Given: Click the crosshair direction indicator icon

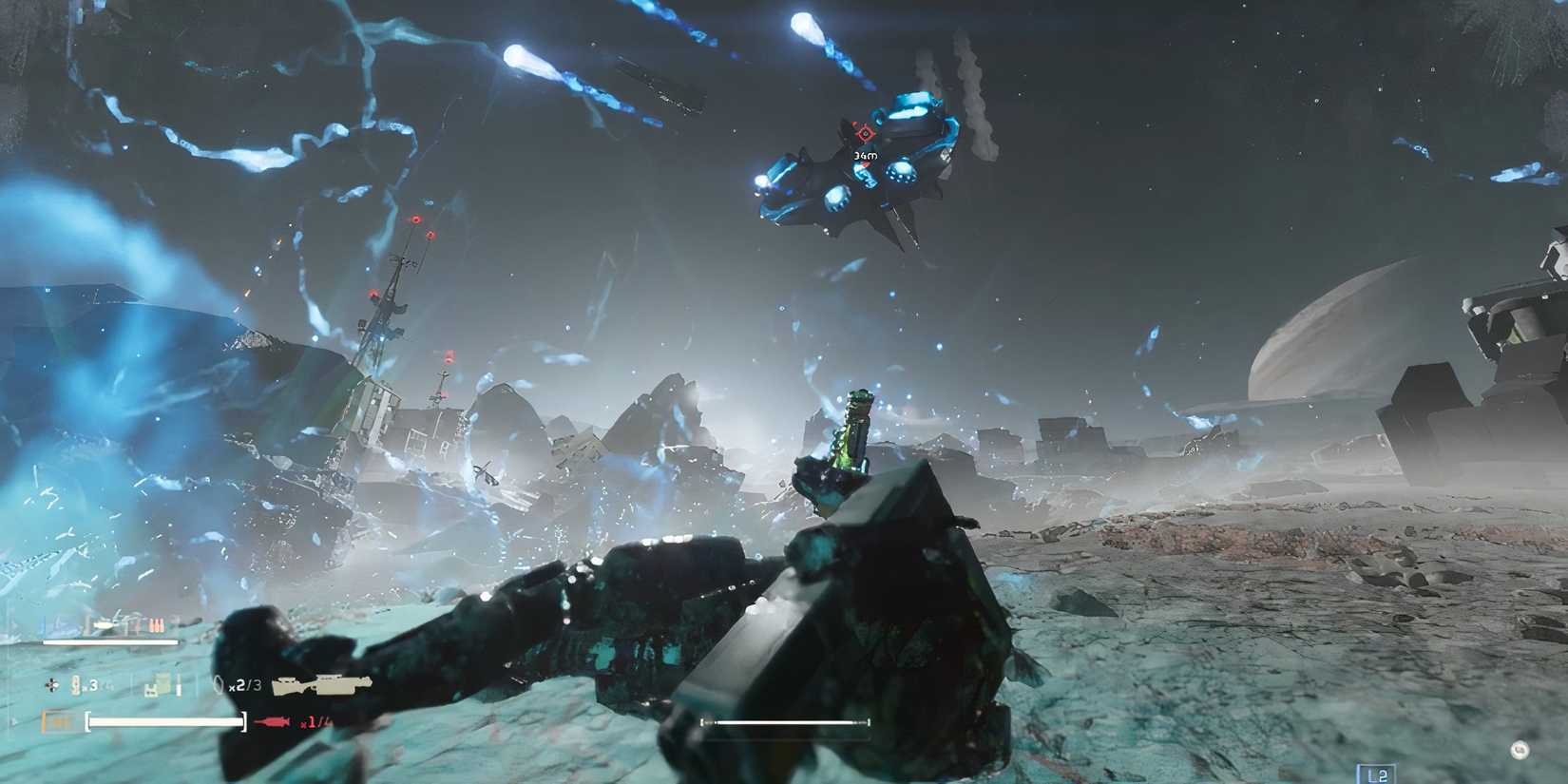Looking at the screenshot, I should click(x=50, y=686).
